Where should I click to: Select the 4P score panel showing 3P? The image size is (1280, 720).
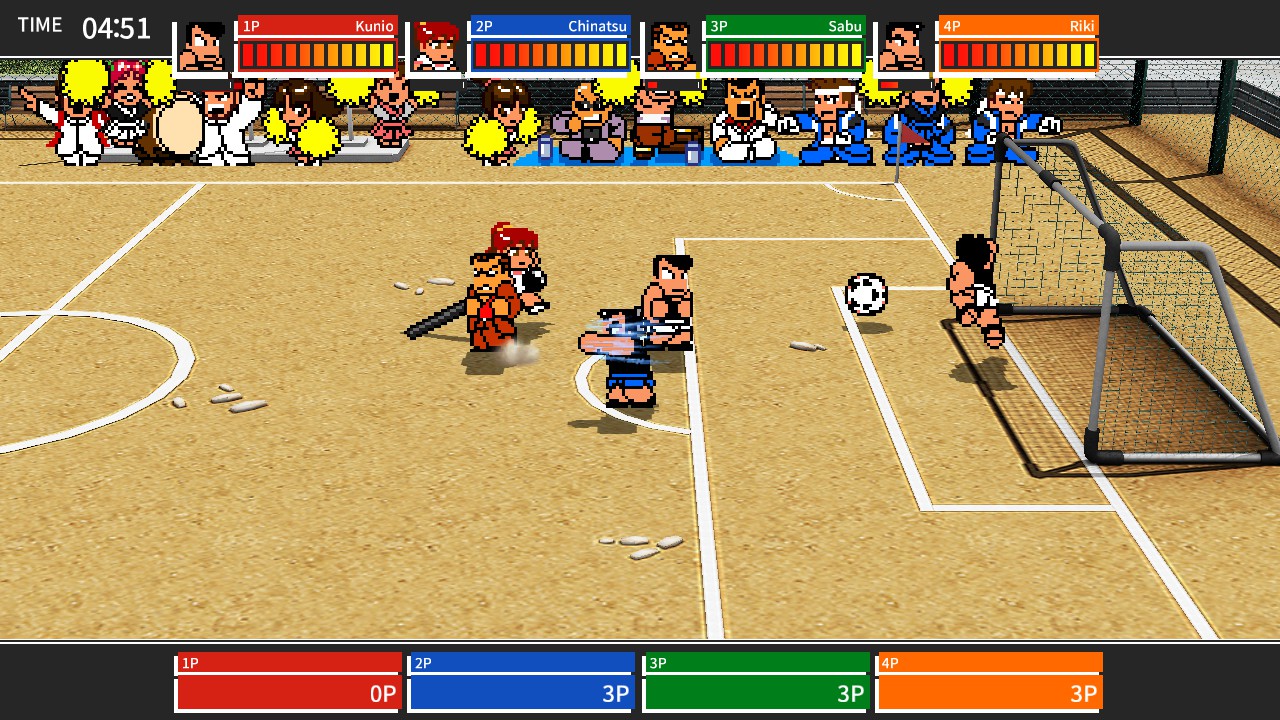pyautogui.click(x=989, y=693)
